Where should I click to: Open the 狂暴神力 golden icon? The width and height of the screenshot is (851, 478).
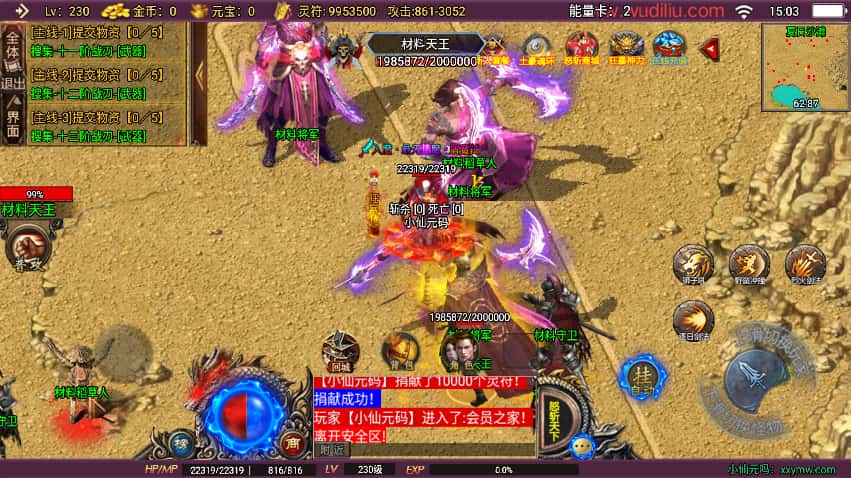click(x=626, y=47)
